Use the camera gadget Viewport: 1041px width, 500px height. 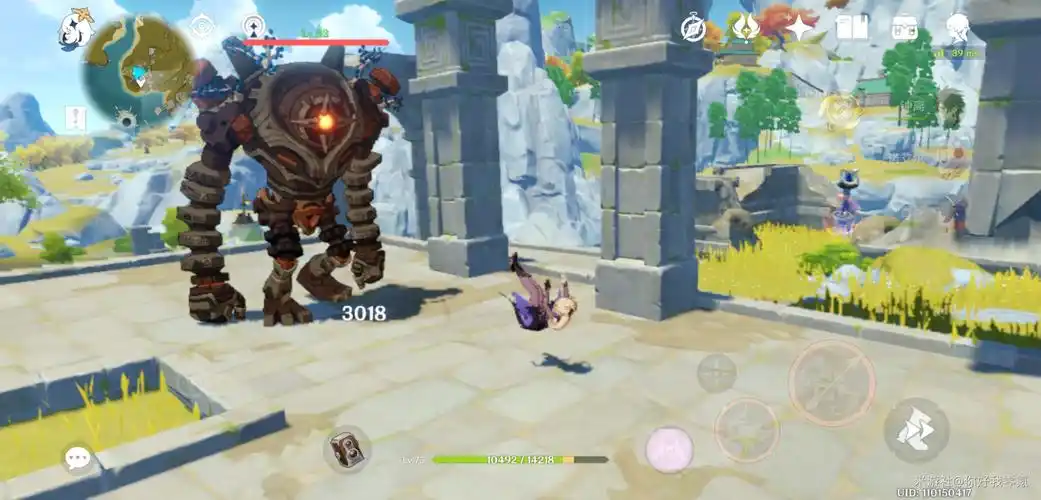pyautogui.click(x=347, y=448)
